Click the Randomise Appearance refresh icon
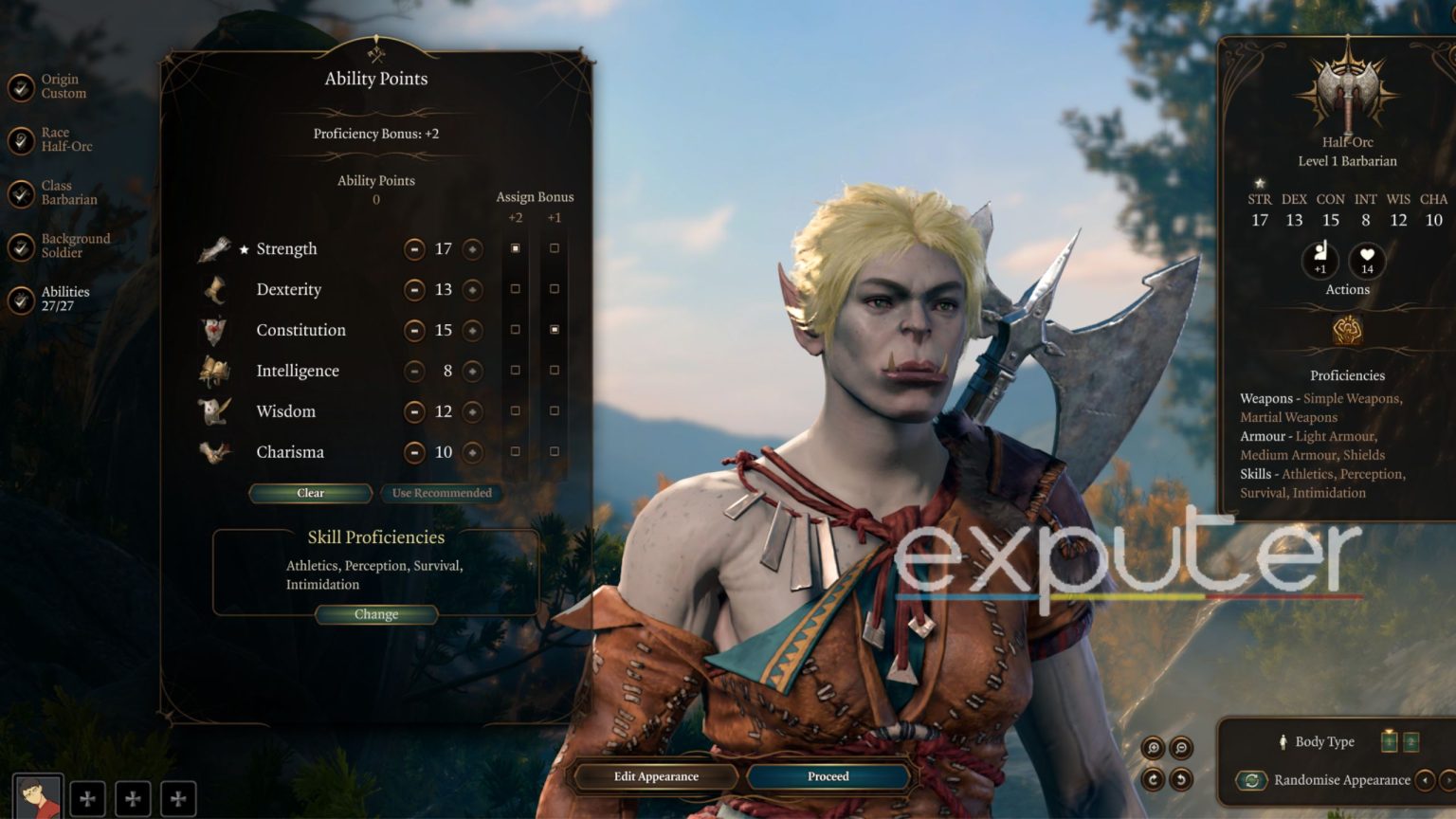The width and height of the screenshot is (1456, 819). tap(1253, 780)
